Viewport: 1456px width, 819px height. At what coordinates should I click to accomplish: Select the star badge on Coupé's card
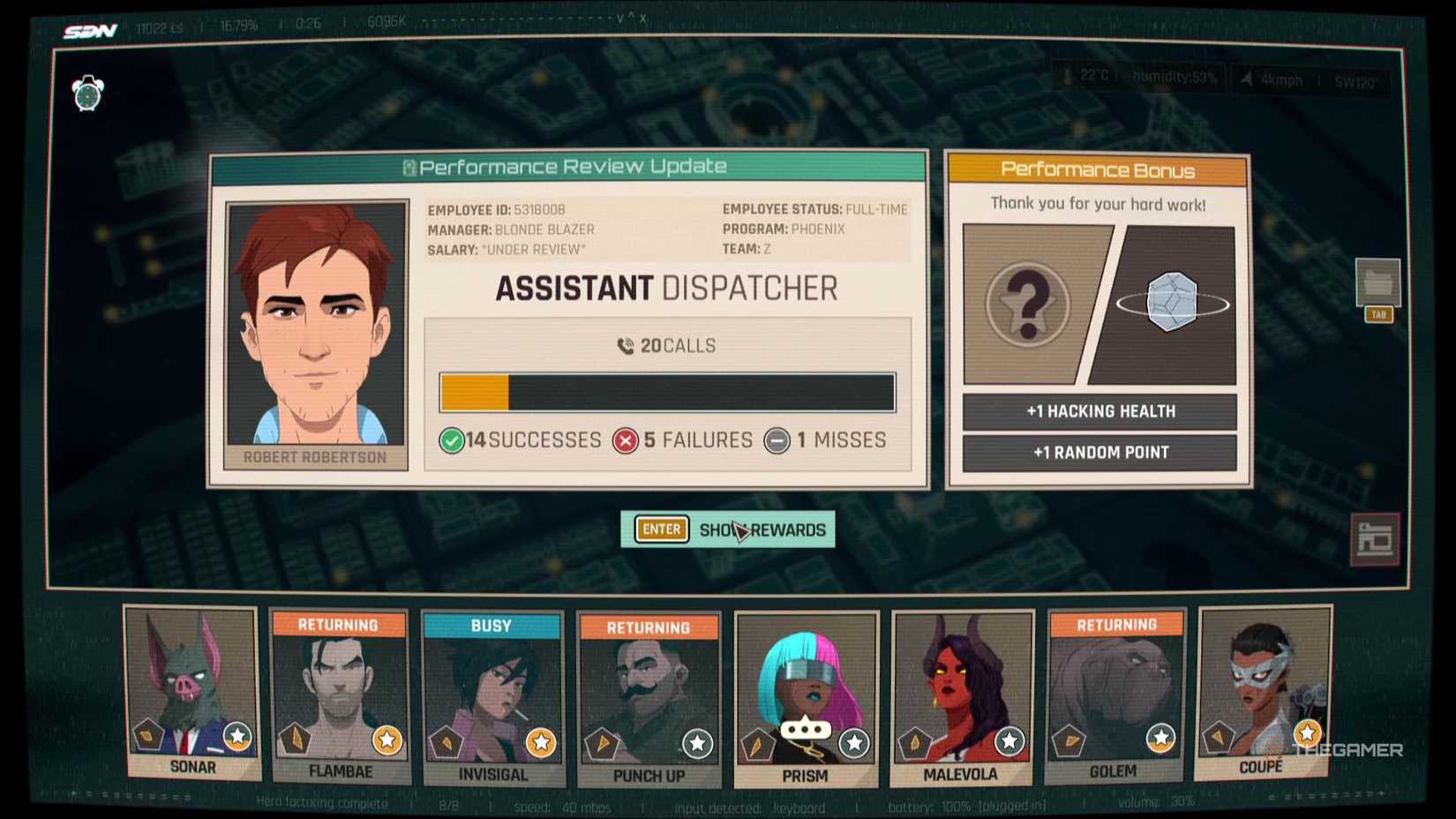pyautogui.click(x=1307, y=732)
